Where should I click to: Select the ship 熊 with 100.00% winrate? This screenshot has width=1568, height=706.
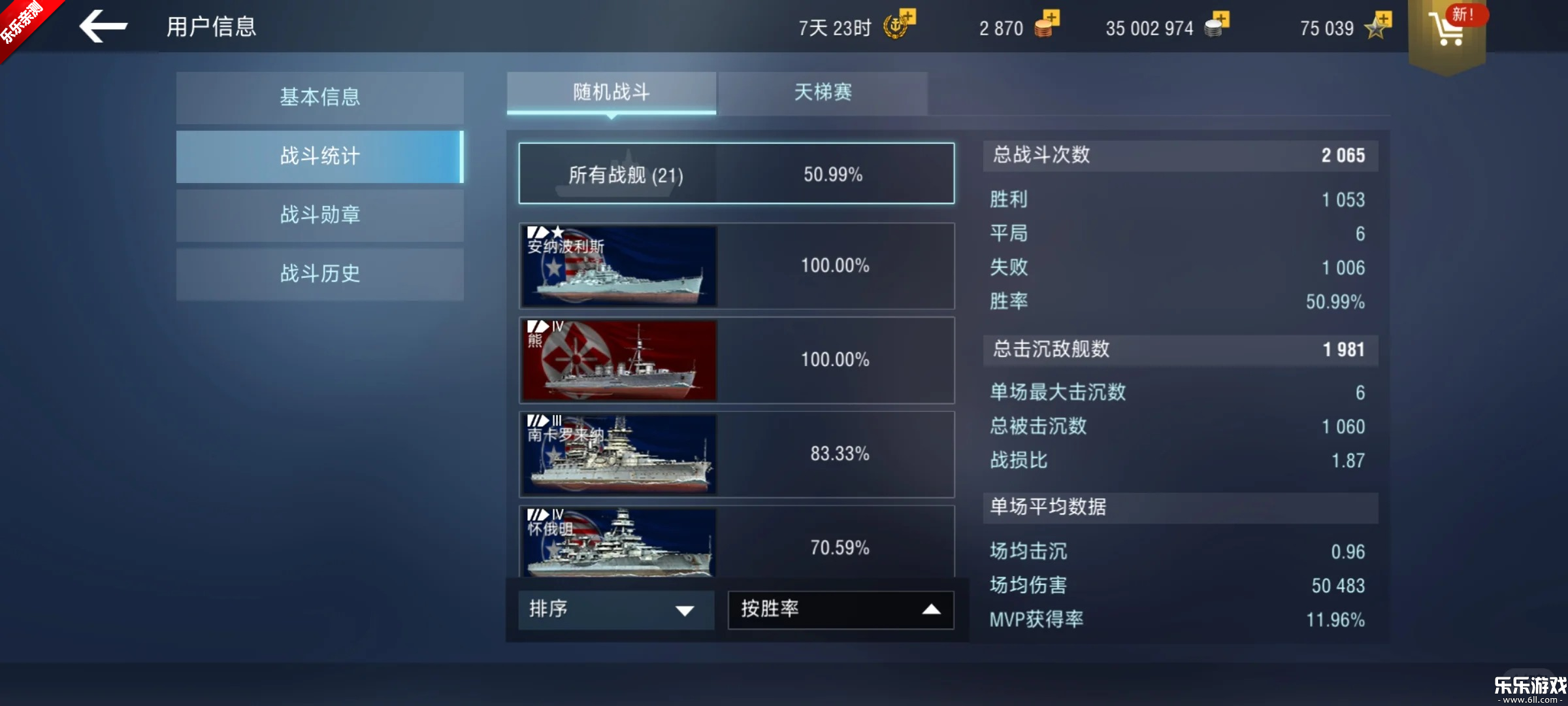(x=736, y=360)
